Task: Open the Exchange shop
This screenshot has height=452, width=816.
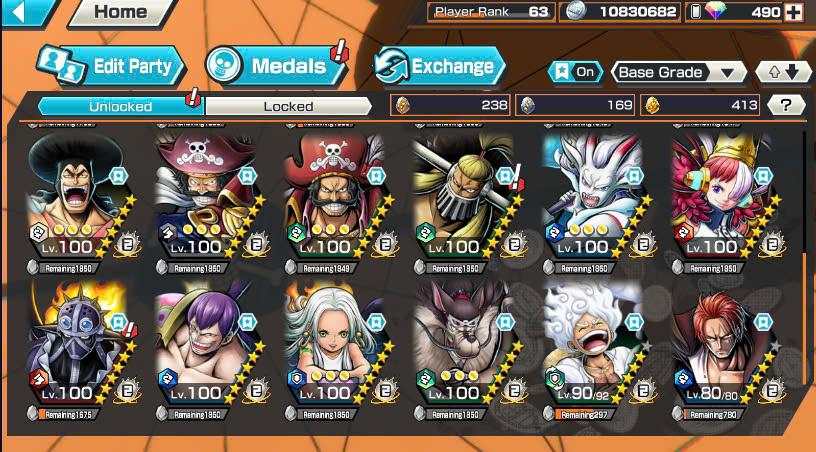Action: (x=439, y=67)
